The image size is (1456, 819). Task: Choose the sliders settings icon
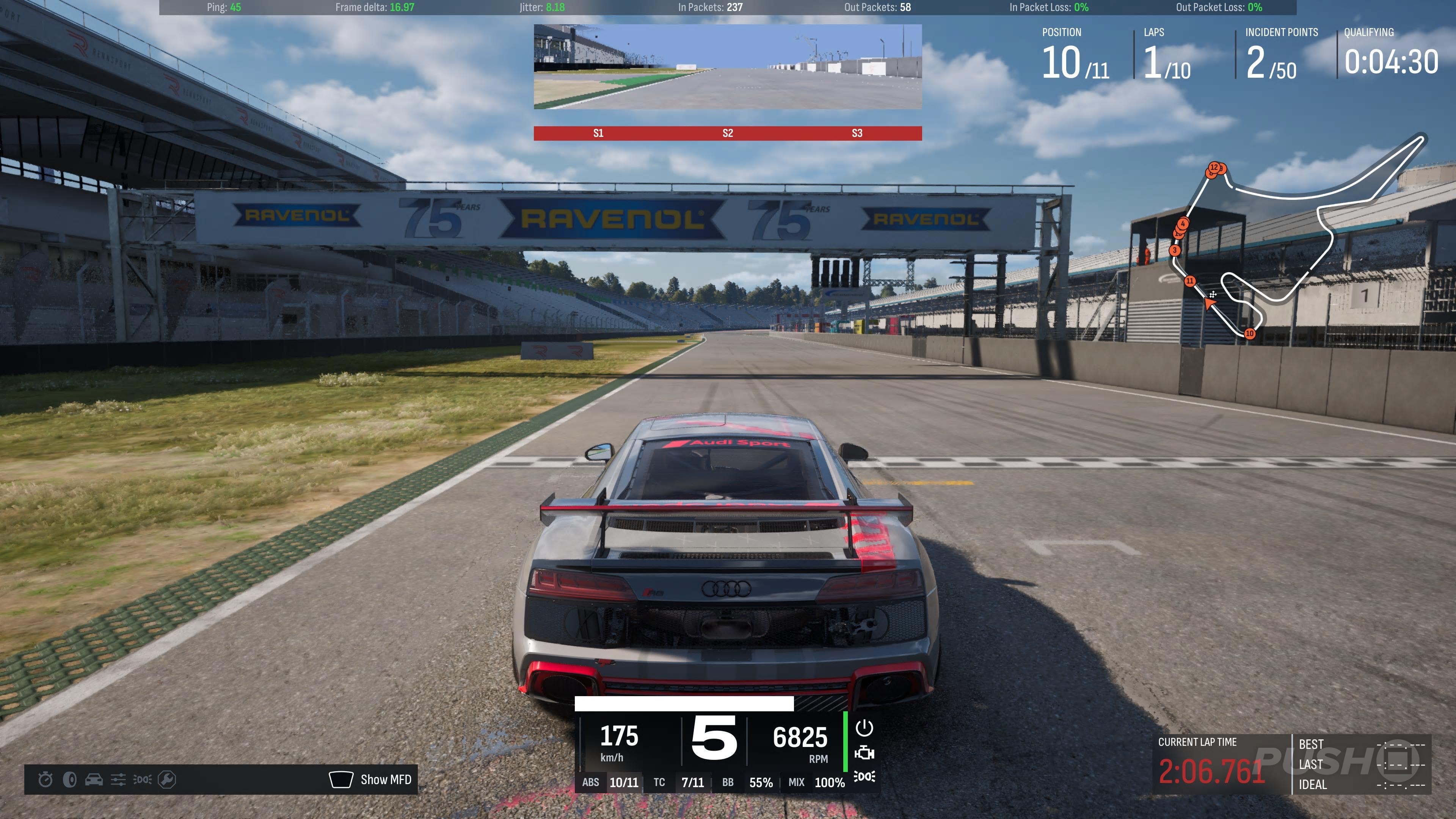click(118, 780)
